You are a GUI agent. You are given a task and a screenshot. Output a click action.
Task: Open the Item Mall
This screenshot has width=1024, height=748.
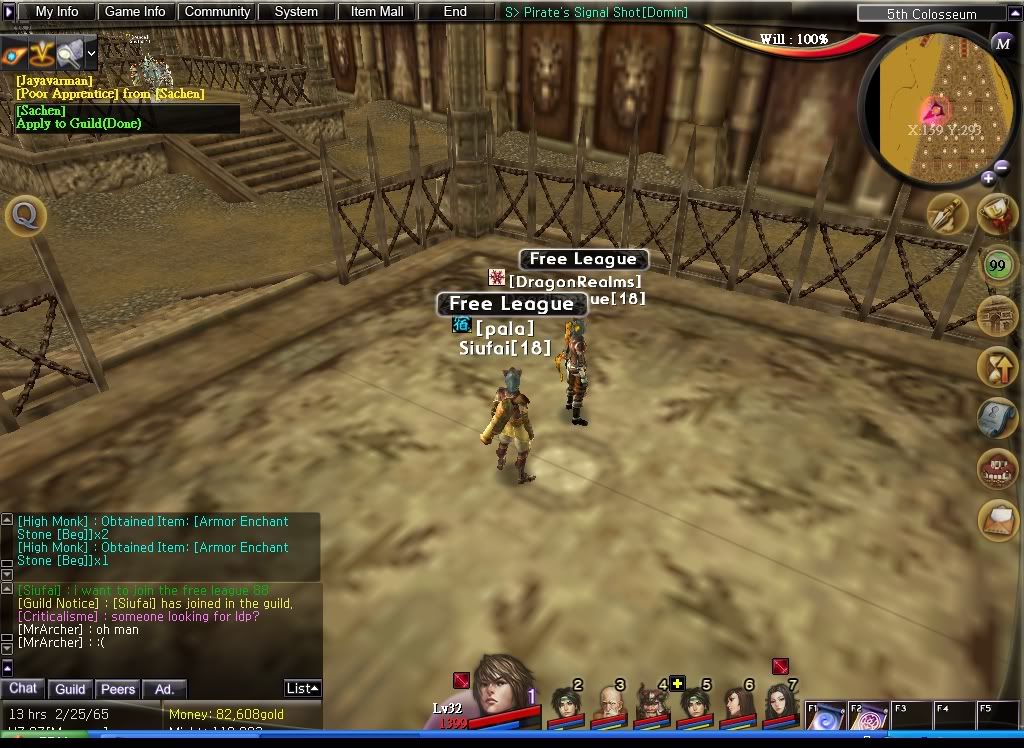[x=377, y=12]
